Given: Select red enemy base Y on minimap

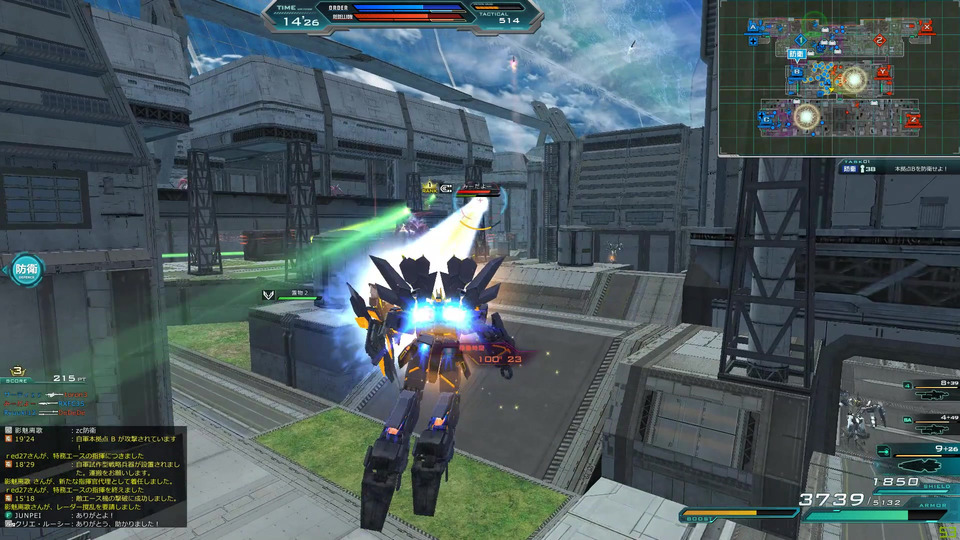Looking at the screenshot, I should [x=882, y=72].
